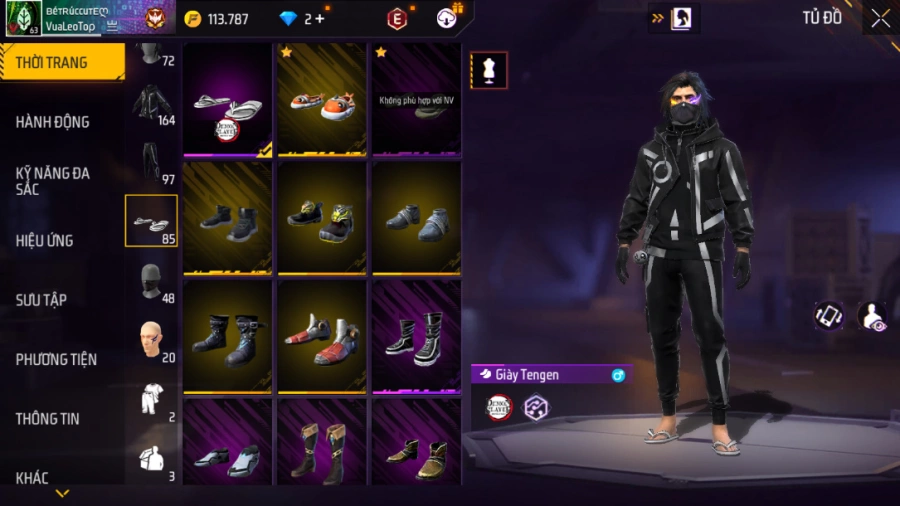The image size is (900, 506).
Task: Show the Thông Tin section
Action: click(x=47, y=419)
